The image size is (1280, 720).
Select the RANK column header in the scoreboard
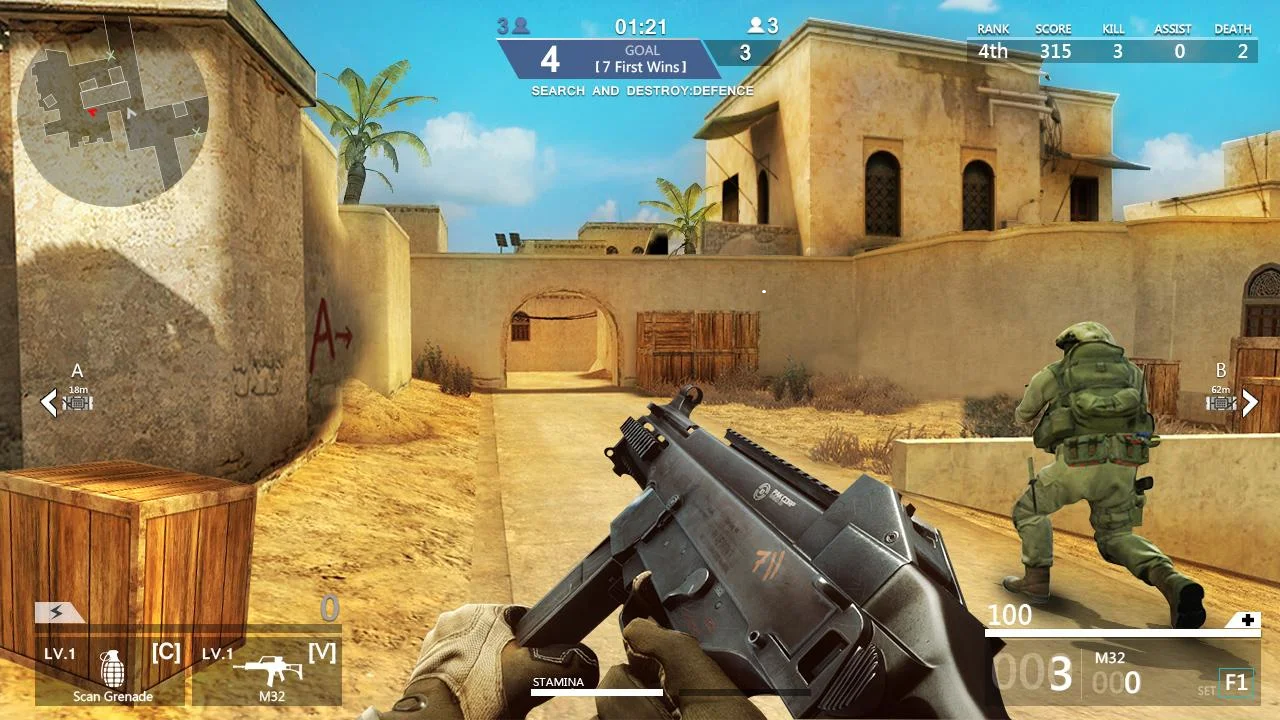coord(991,29)
